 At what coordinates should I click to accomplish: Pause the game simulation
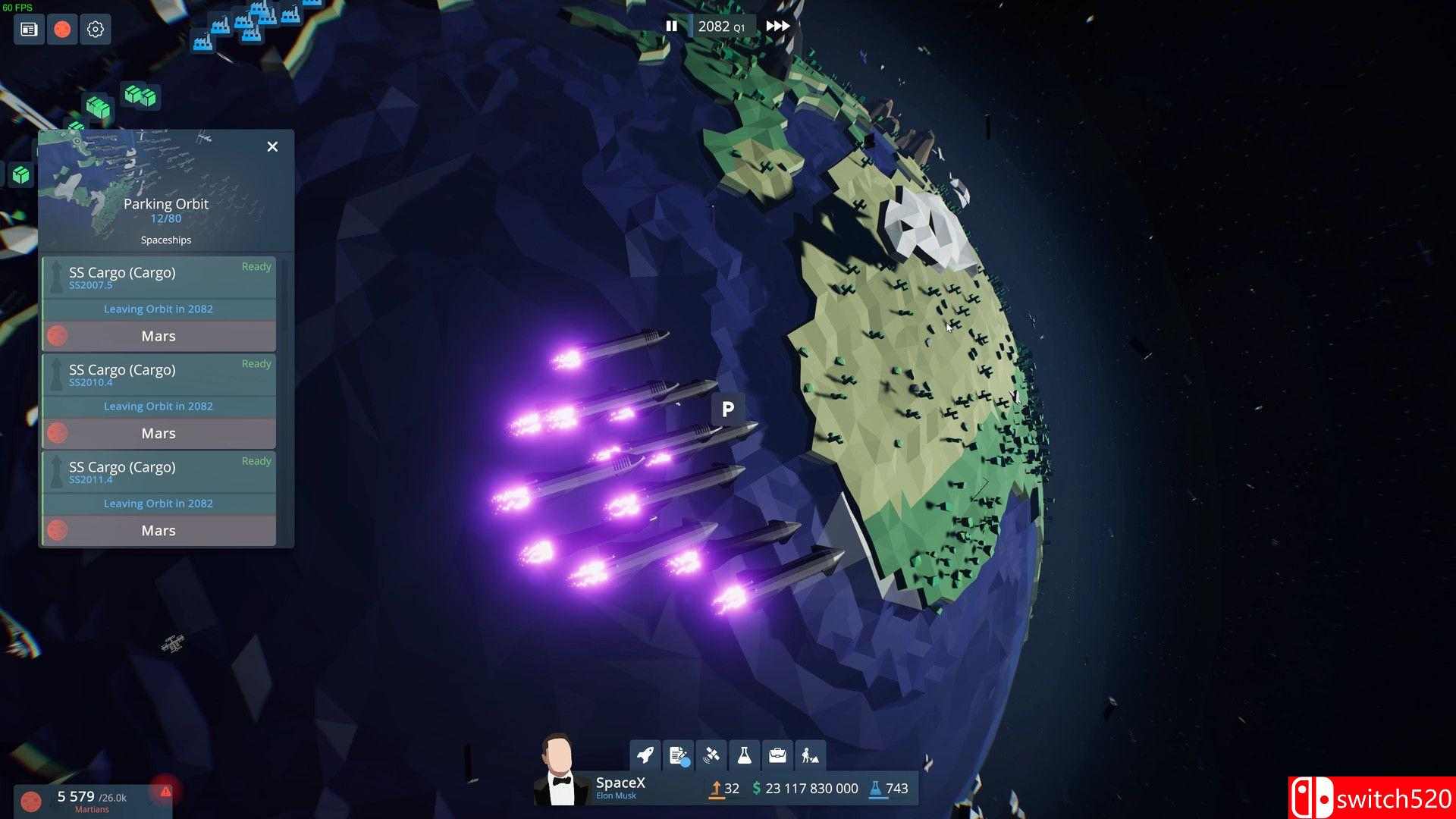(672, 25)
